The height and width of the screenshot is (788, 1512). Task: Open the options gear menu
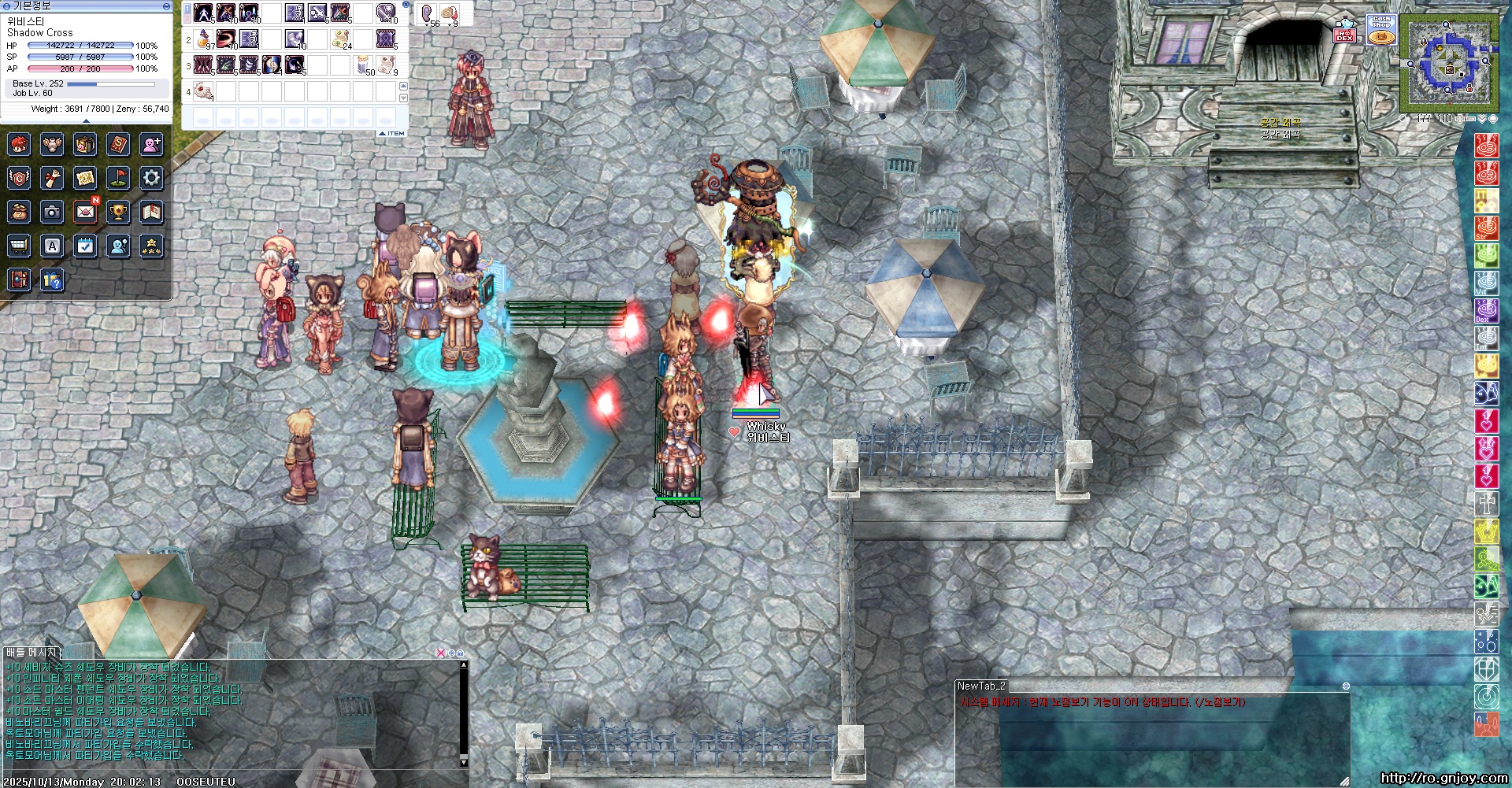coord(151,178)
